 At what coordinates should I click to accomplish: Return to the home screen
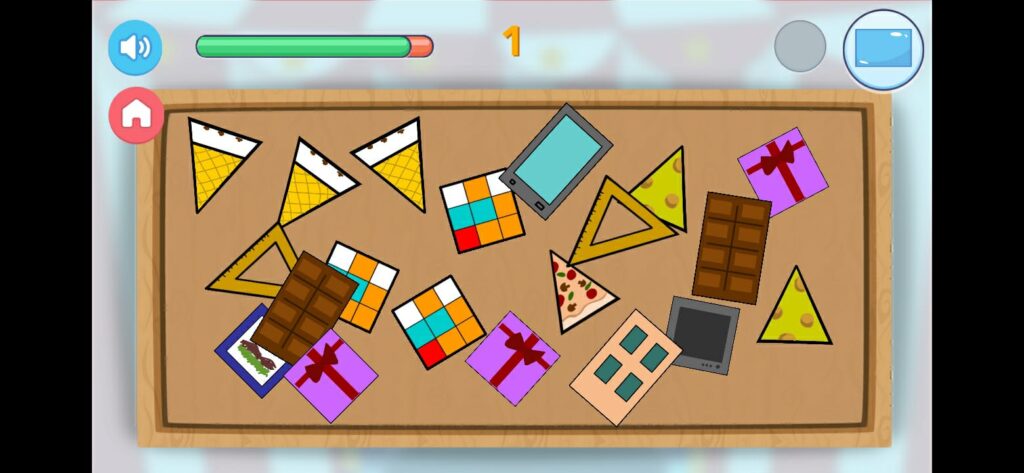coord(136,115)
